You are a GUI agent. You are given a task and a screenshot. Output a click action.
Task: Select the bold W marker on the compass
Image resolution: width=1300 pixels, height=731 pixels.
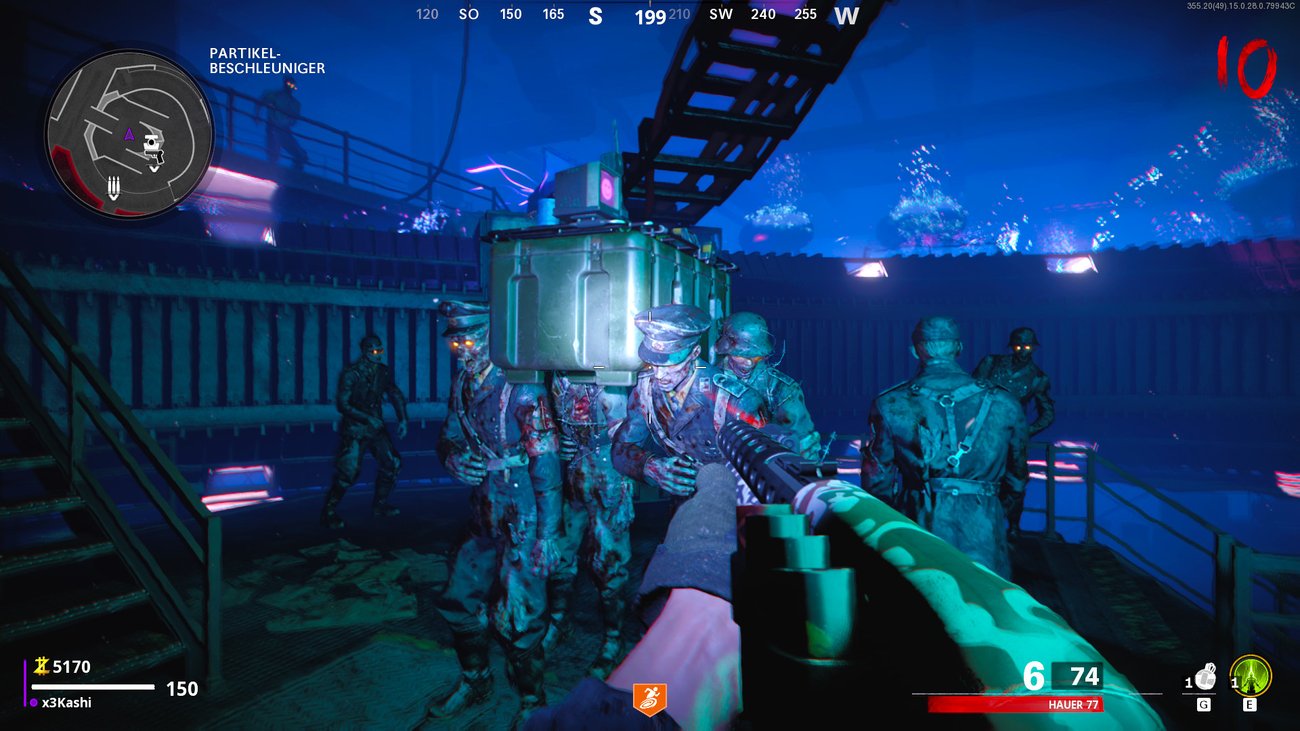point(847,15)
